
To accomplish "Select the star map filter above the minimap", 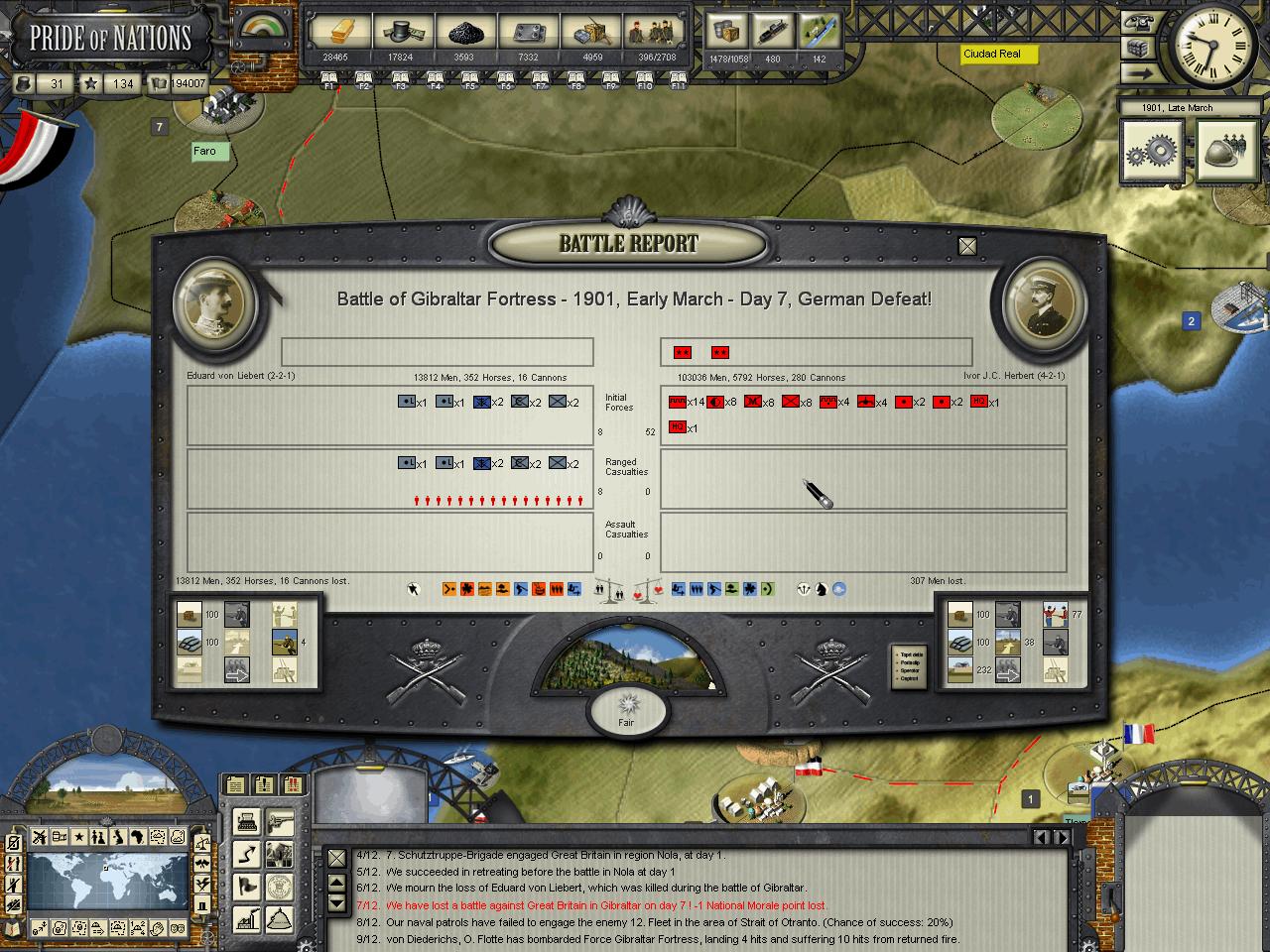I will [x=79, y=838].
